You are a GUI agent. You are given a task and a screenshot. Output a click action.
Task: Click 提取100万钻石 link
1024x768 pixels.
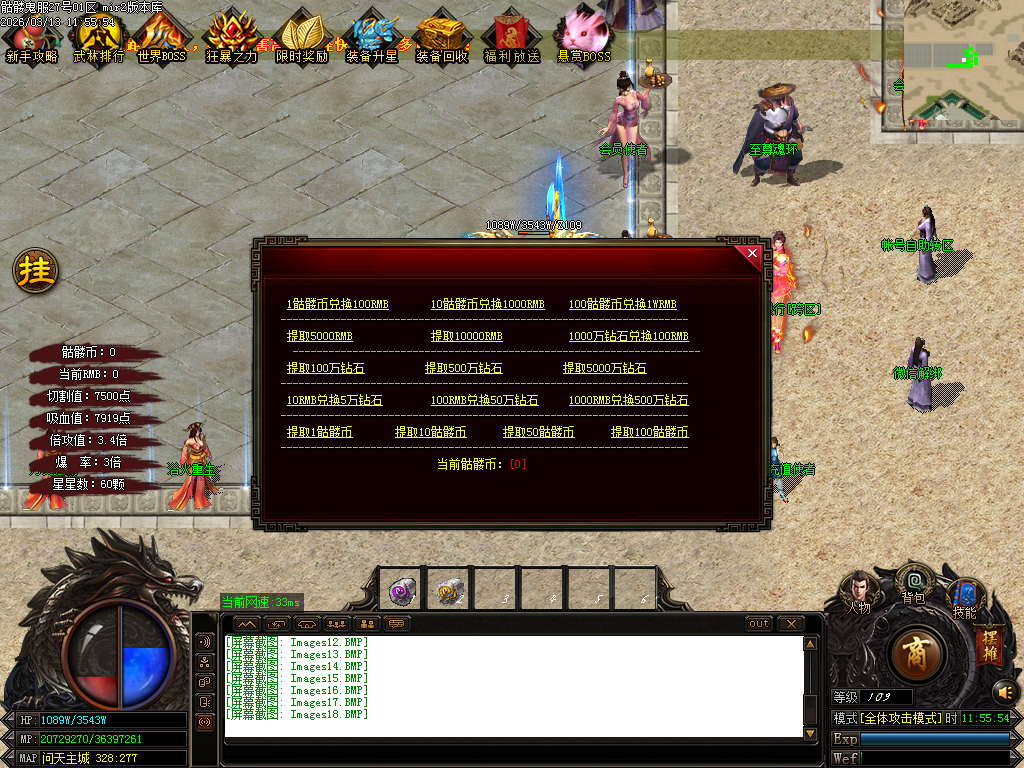(x=325, y=368)
